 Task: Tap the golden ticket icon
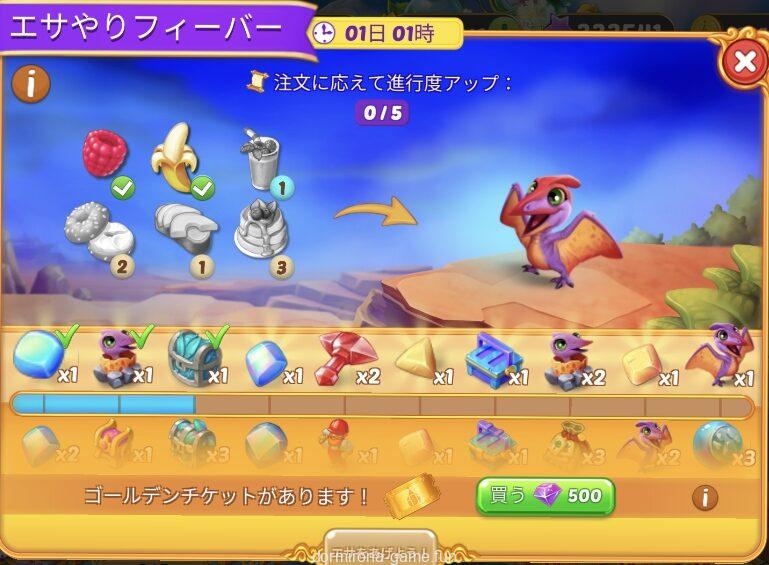click(x=413, y=497)
